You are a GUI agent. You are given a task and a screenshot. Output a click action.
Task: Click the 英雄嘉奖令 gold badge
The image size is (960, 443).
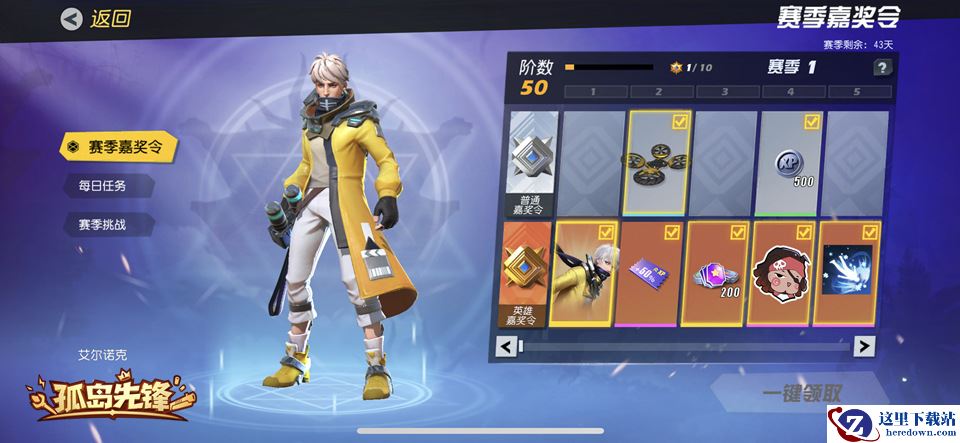click(528, 275)
